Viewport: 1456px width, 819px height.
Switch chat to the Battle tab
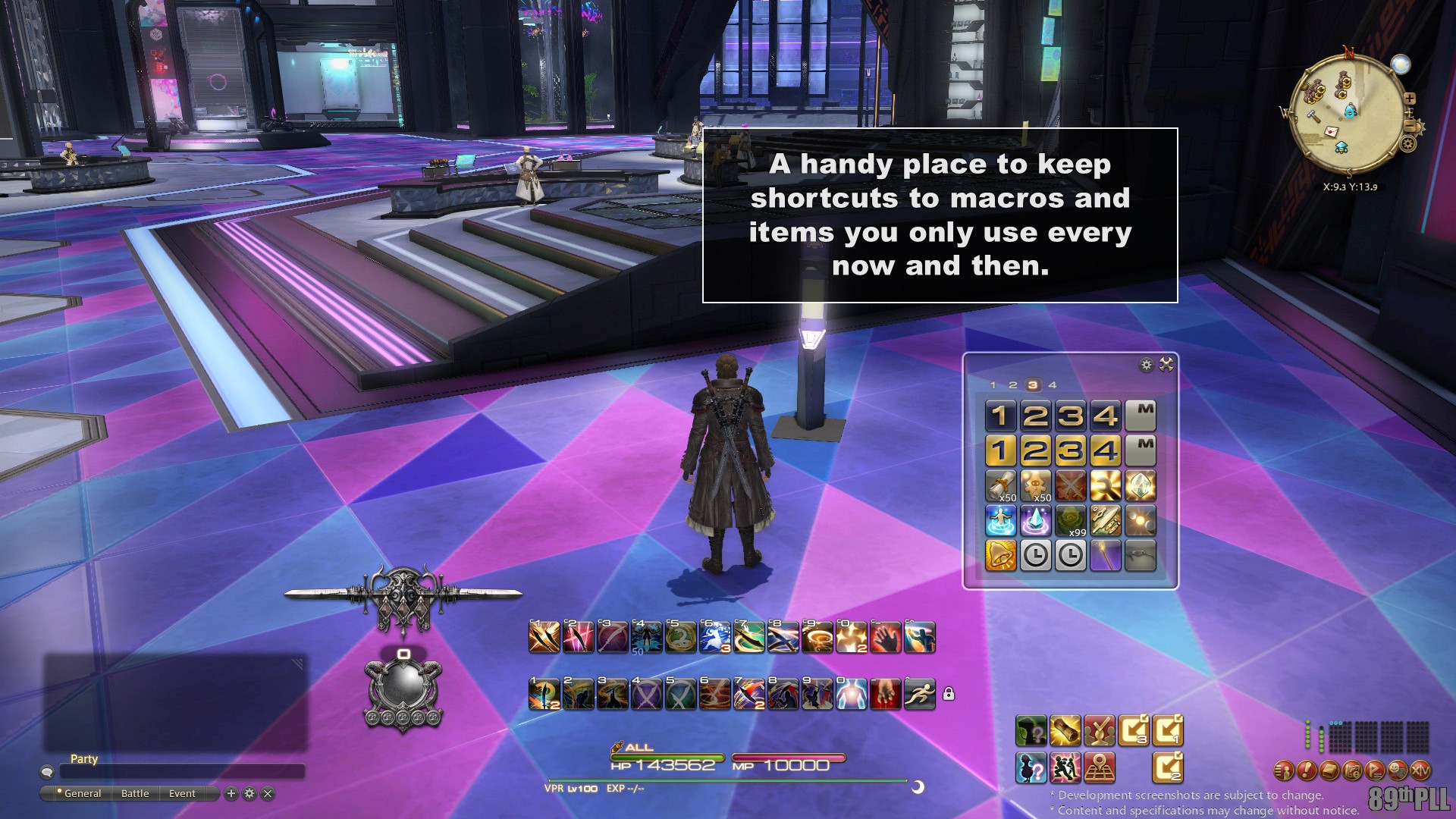[135, 793]
